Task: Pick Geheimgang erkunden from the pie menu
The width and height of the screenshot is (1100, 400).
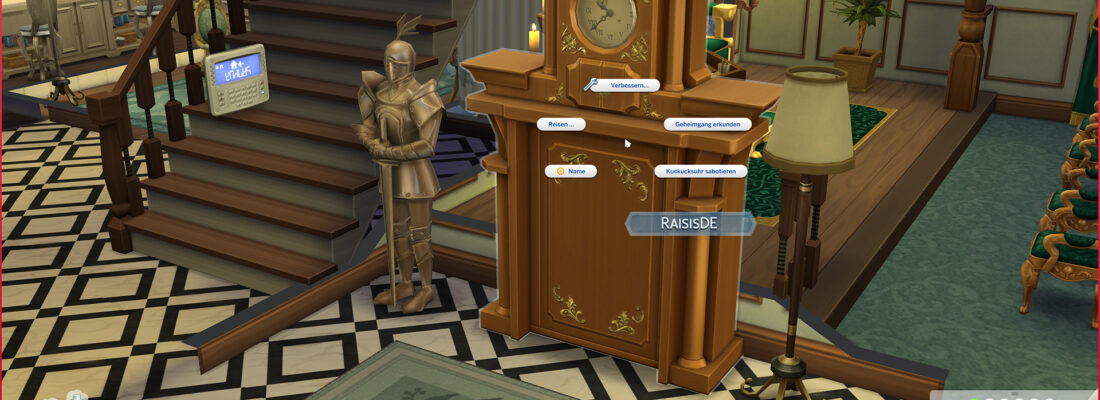Action: pyautogui.click(x=707, y=124)
